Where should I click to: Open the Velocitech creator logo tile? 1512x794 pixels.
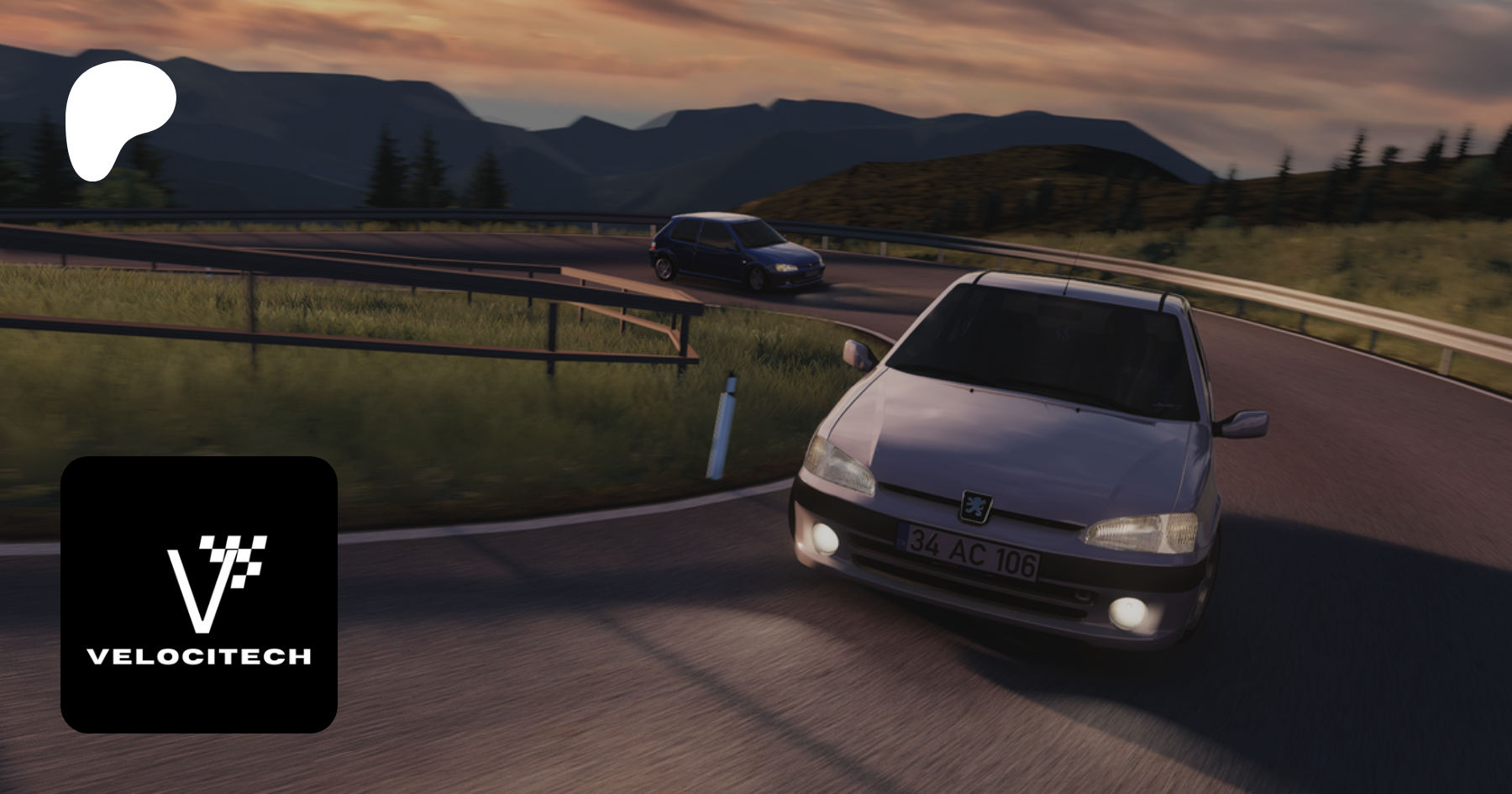point(199,595)
